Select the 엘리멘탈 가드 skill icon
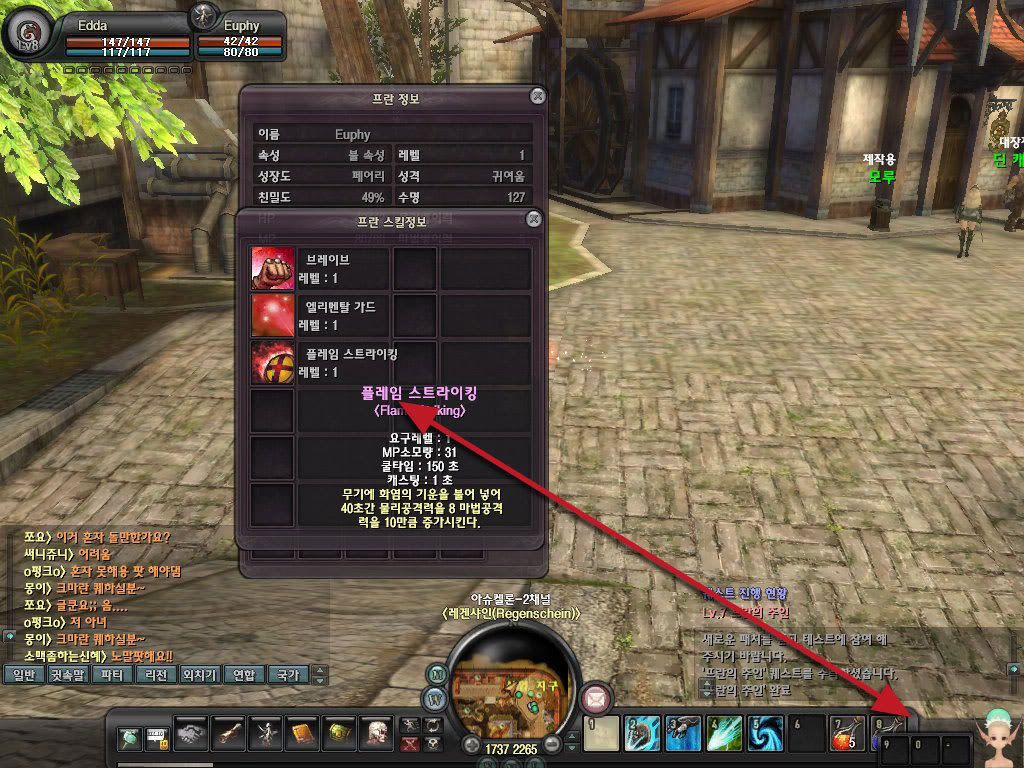Screen dimensions: 1024x768 point(273,315)
